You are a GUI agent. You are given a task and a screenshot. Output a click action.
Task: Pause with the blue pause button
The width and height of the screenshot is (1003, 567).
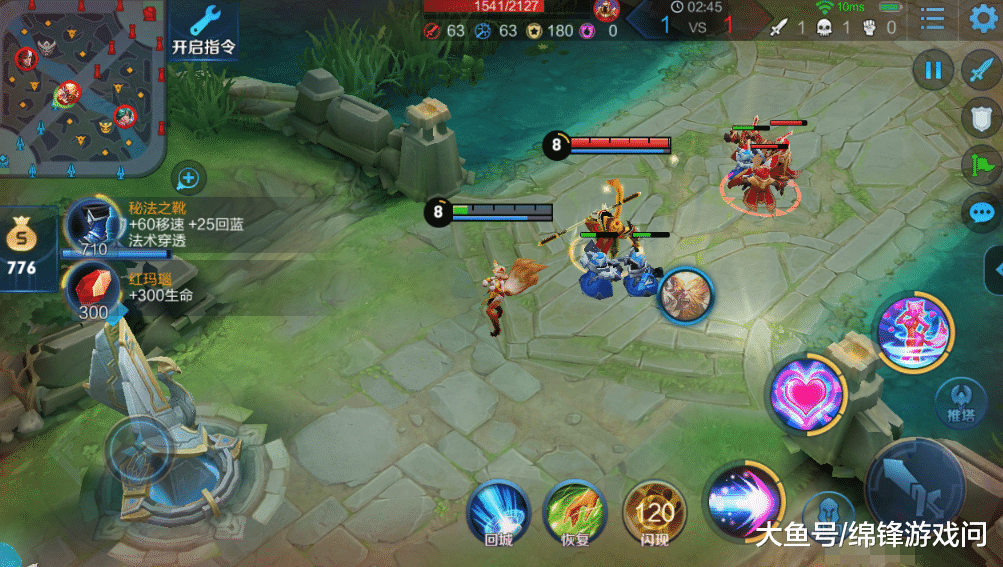(x=933, y=71)
